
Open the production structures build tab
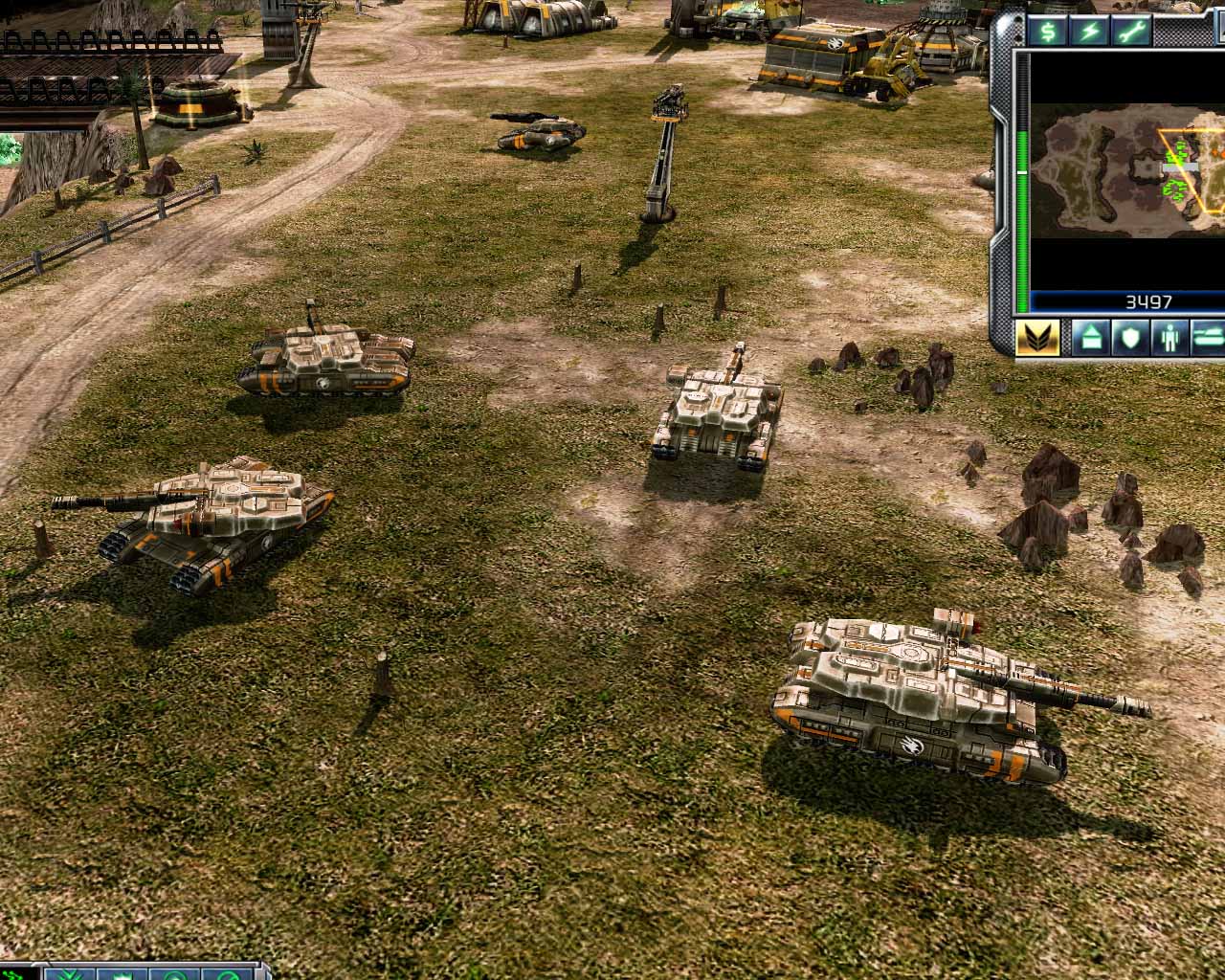point(1090,338)
